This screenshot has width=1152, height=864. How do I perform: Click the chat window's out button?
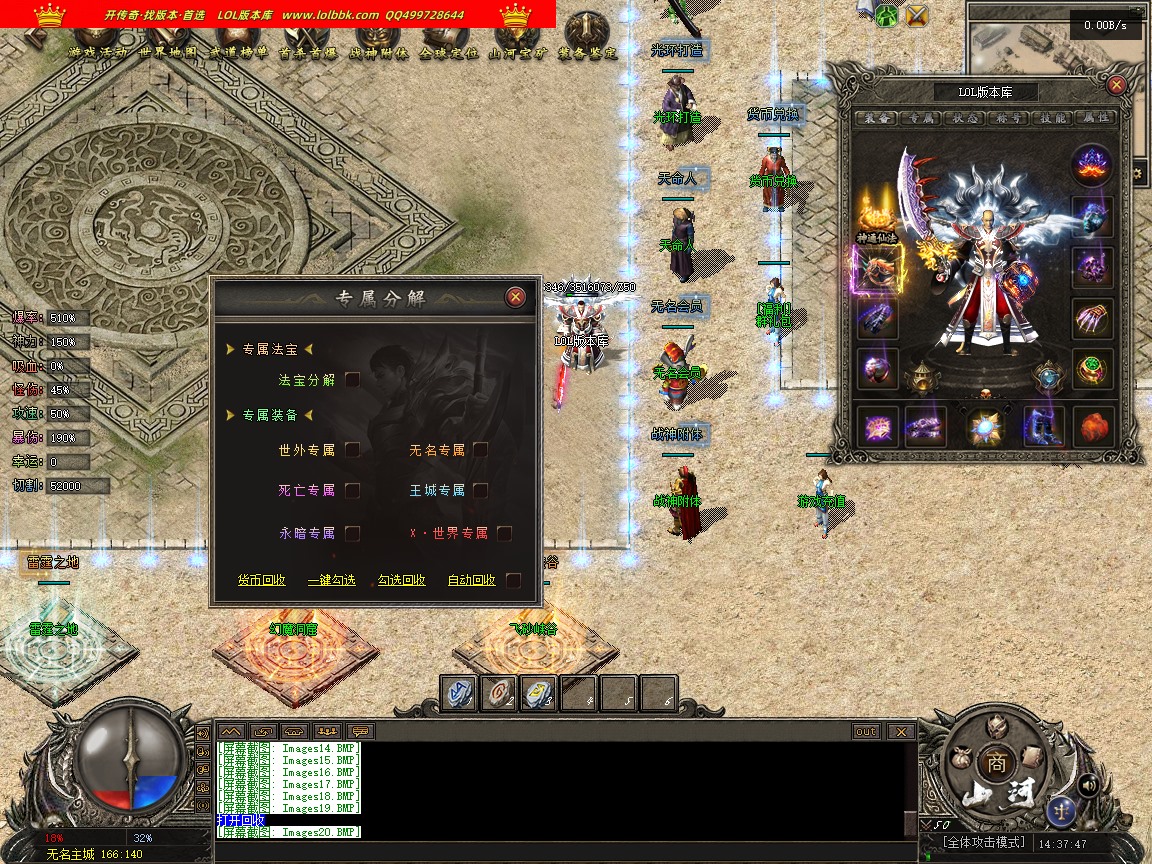click(866, 732)
